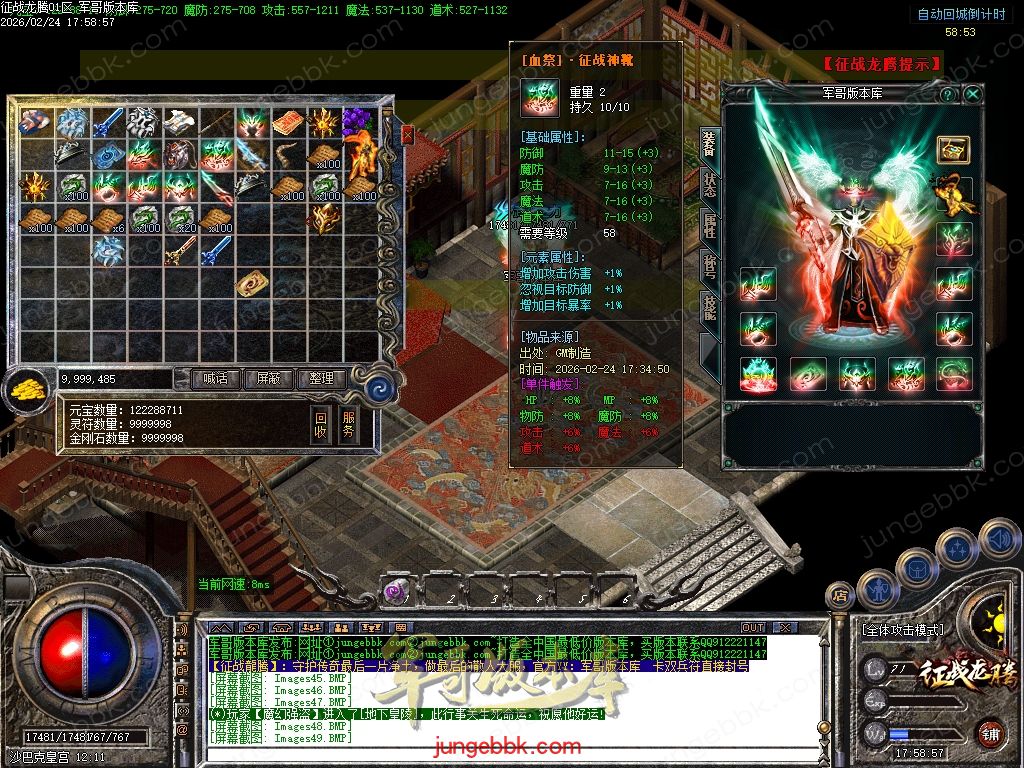Open the character panel help button
This screenshot has width=1024, height=768.
[x=947, y=94]
